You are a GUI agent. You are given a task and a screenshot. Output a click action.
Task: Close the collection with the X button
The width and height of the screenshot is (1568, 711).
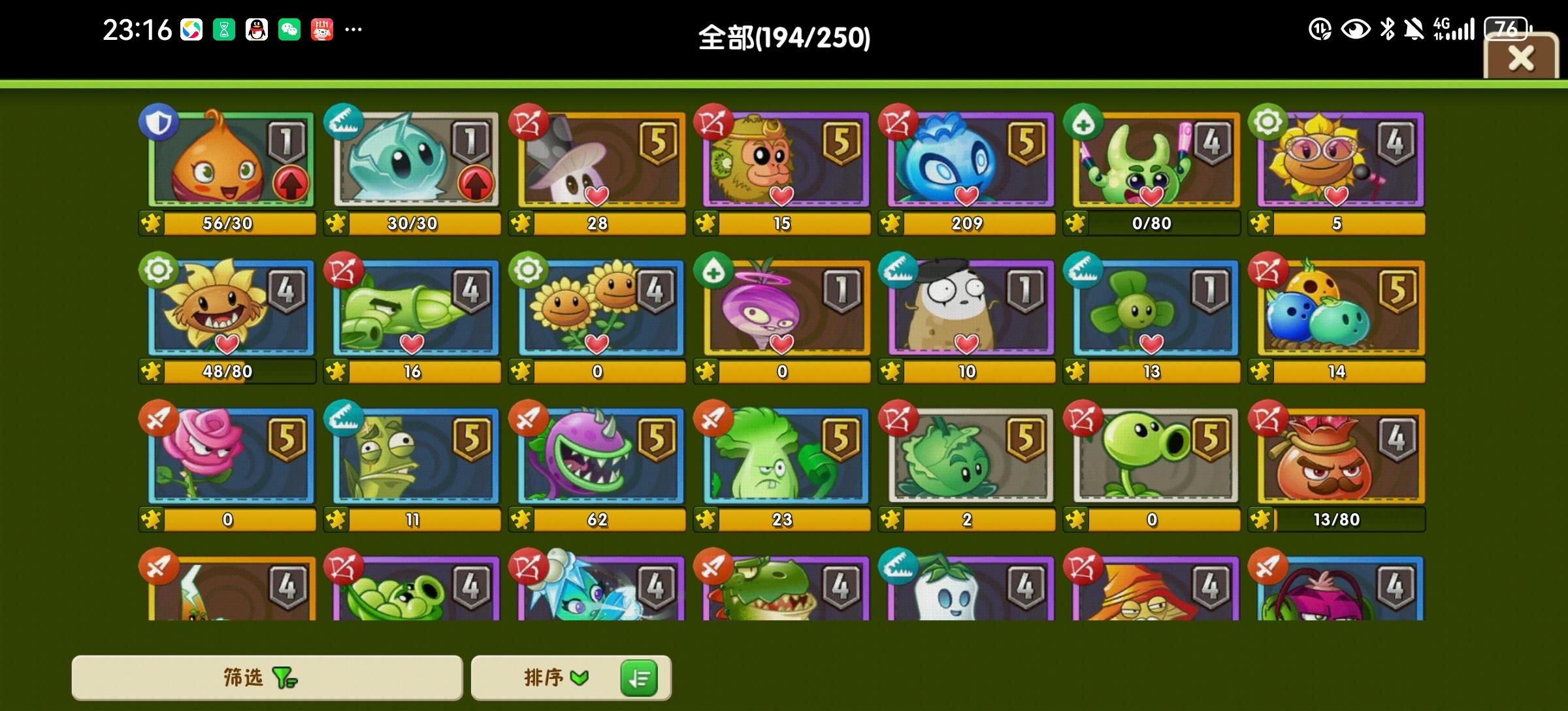tap(1522, 58)
